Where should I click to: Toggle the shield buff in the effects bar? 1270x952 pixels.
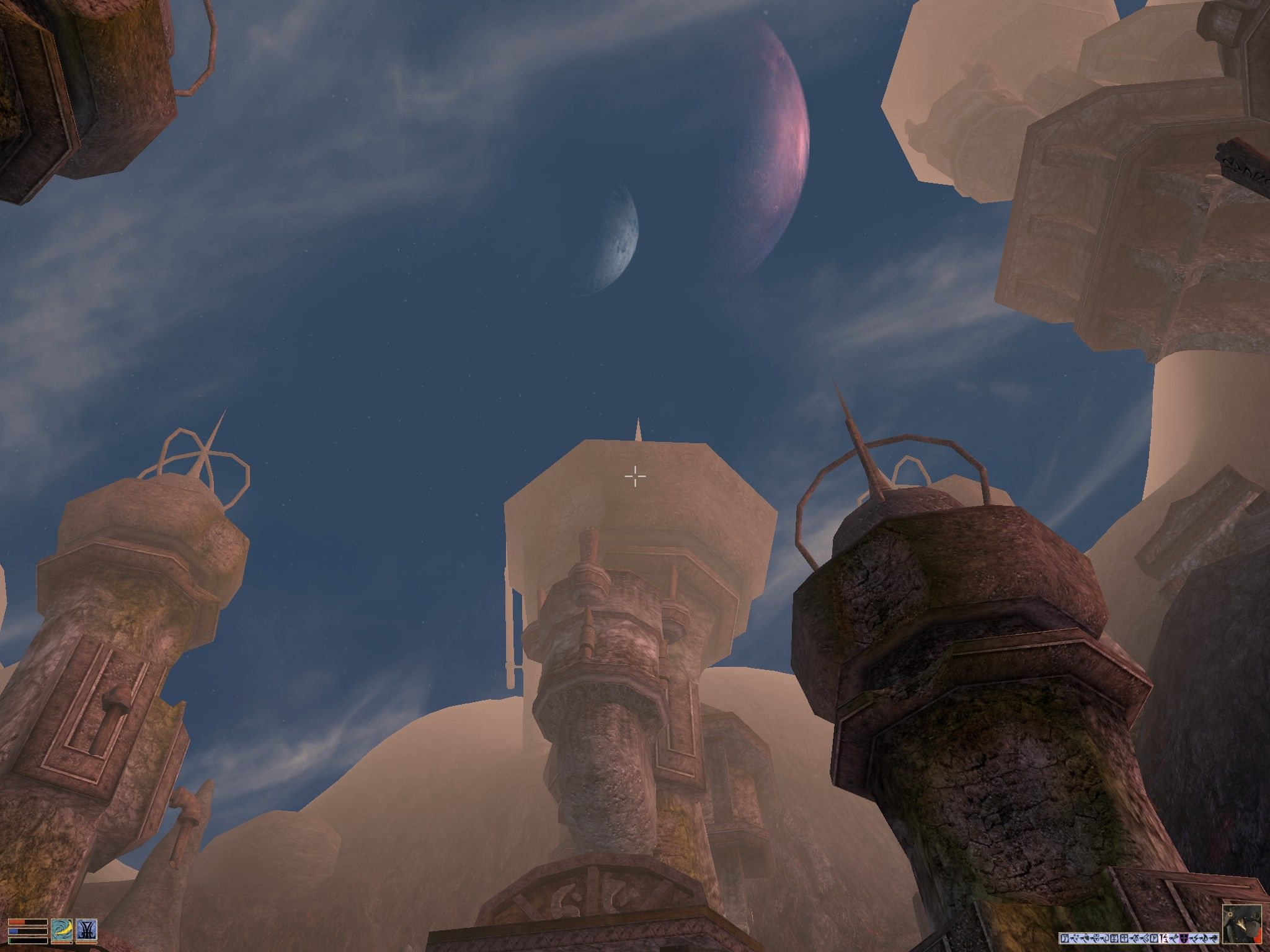pos(1185,938)
